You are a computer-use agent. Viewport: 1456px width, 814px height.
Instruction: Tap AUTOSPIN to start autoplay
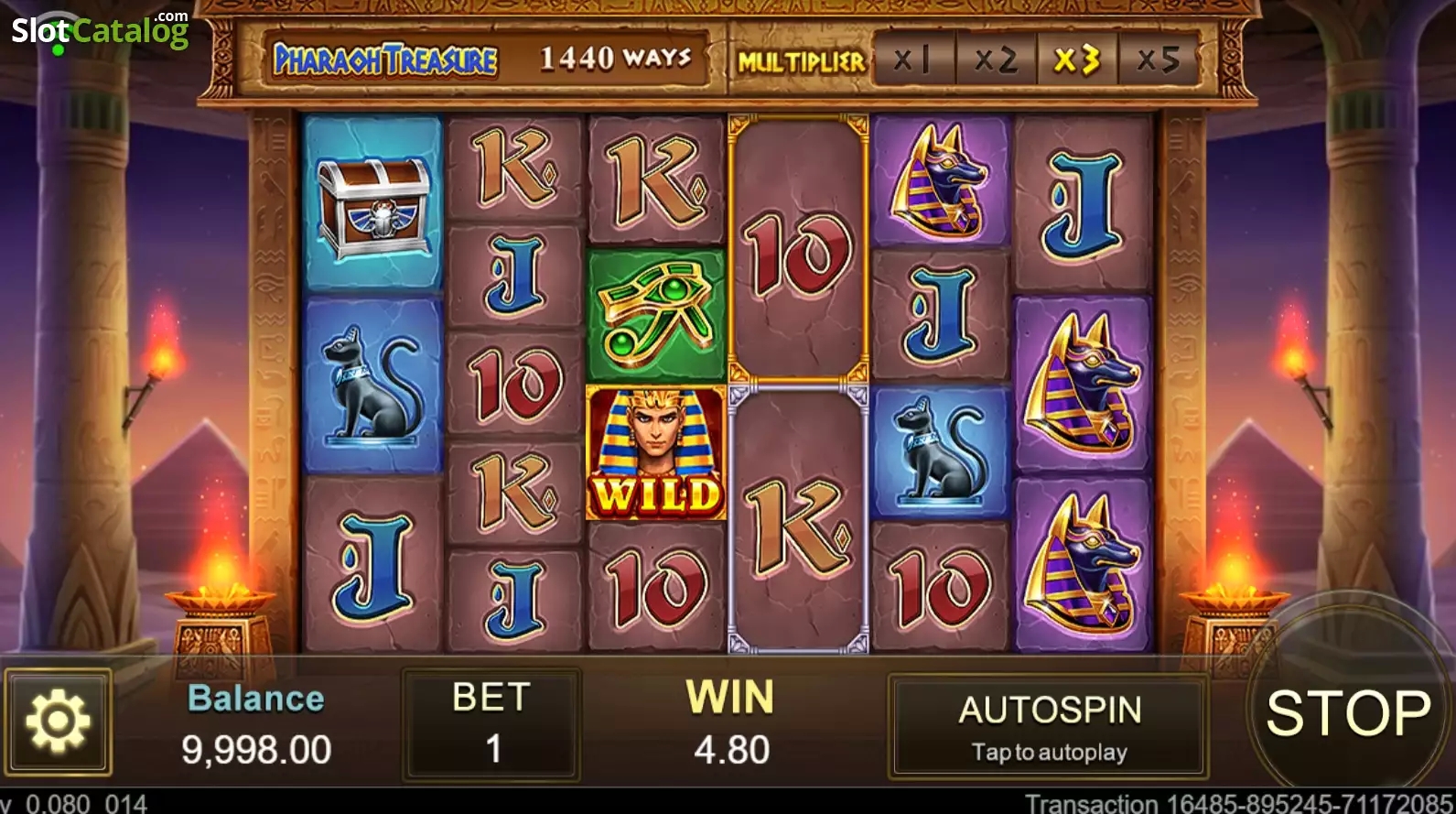pyautogui.click(x=1049, y=726)
